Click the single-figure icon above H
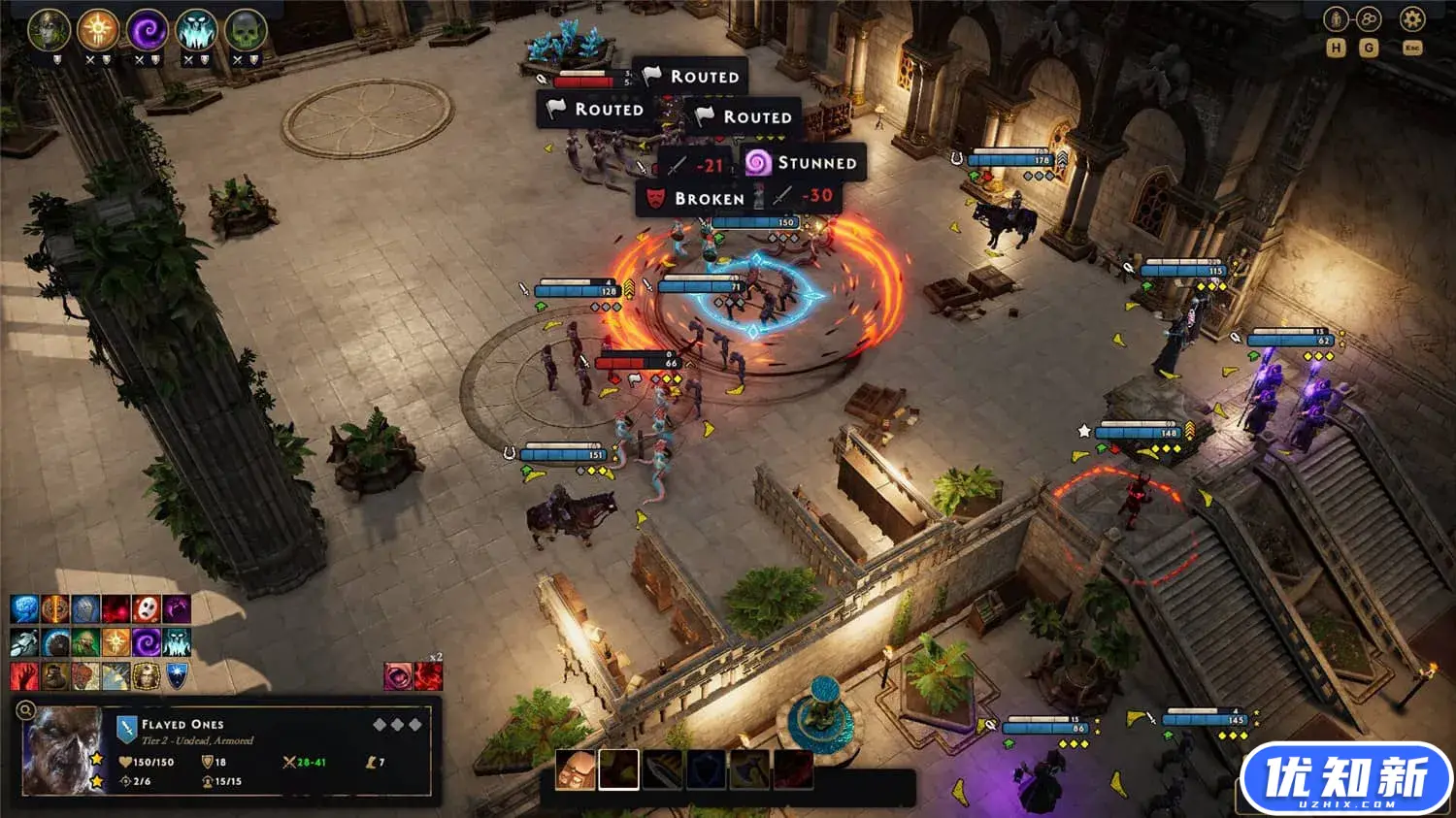The image size is (1456, 818). pyautogui.click(x=1337, y=18)
